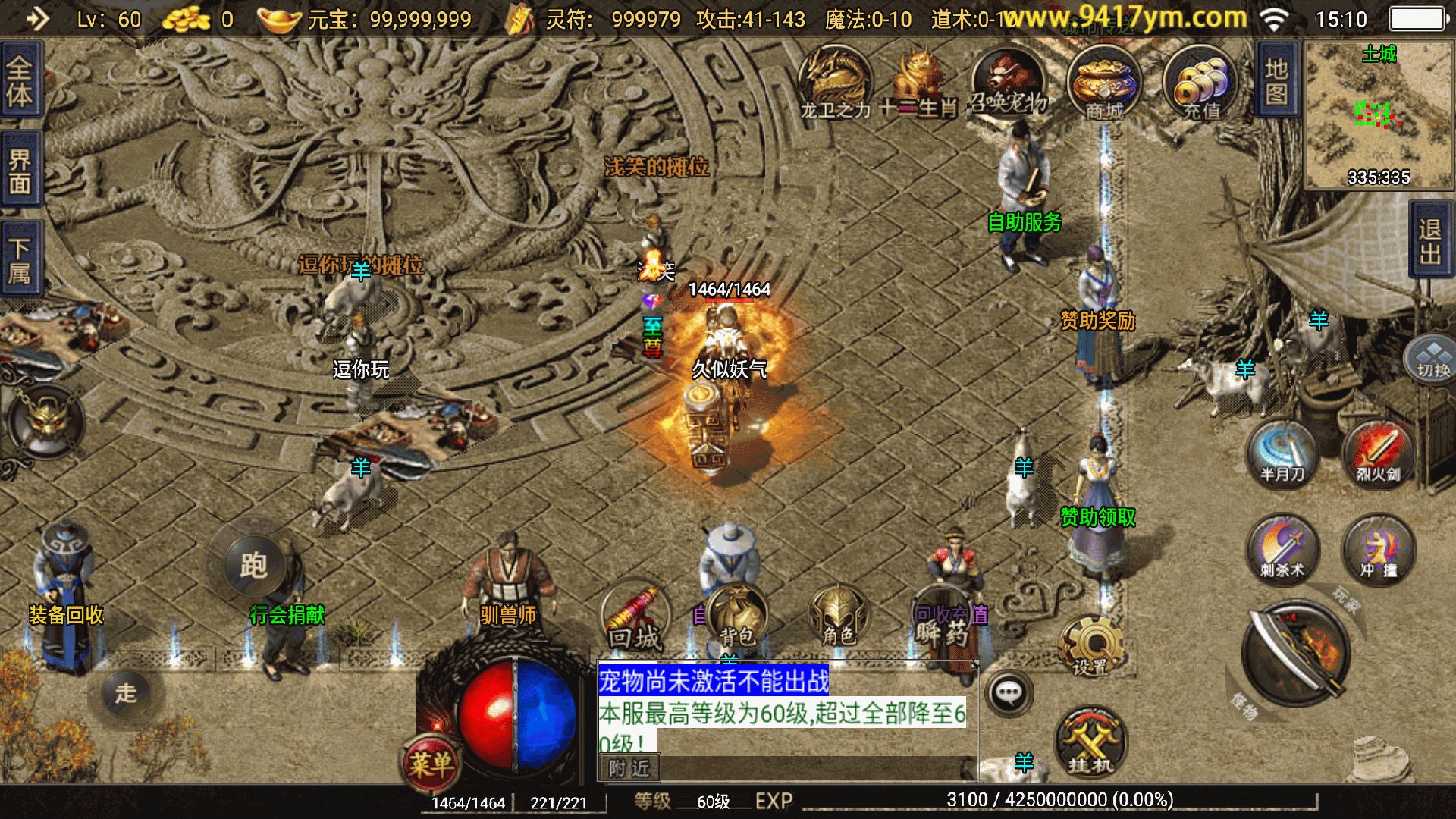Open the 十二生肖 zodiac icon
Screen dimensions: 1456x819
pyautogui.click(x=918, y=83)
